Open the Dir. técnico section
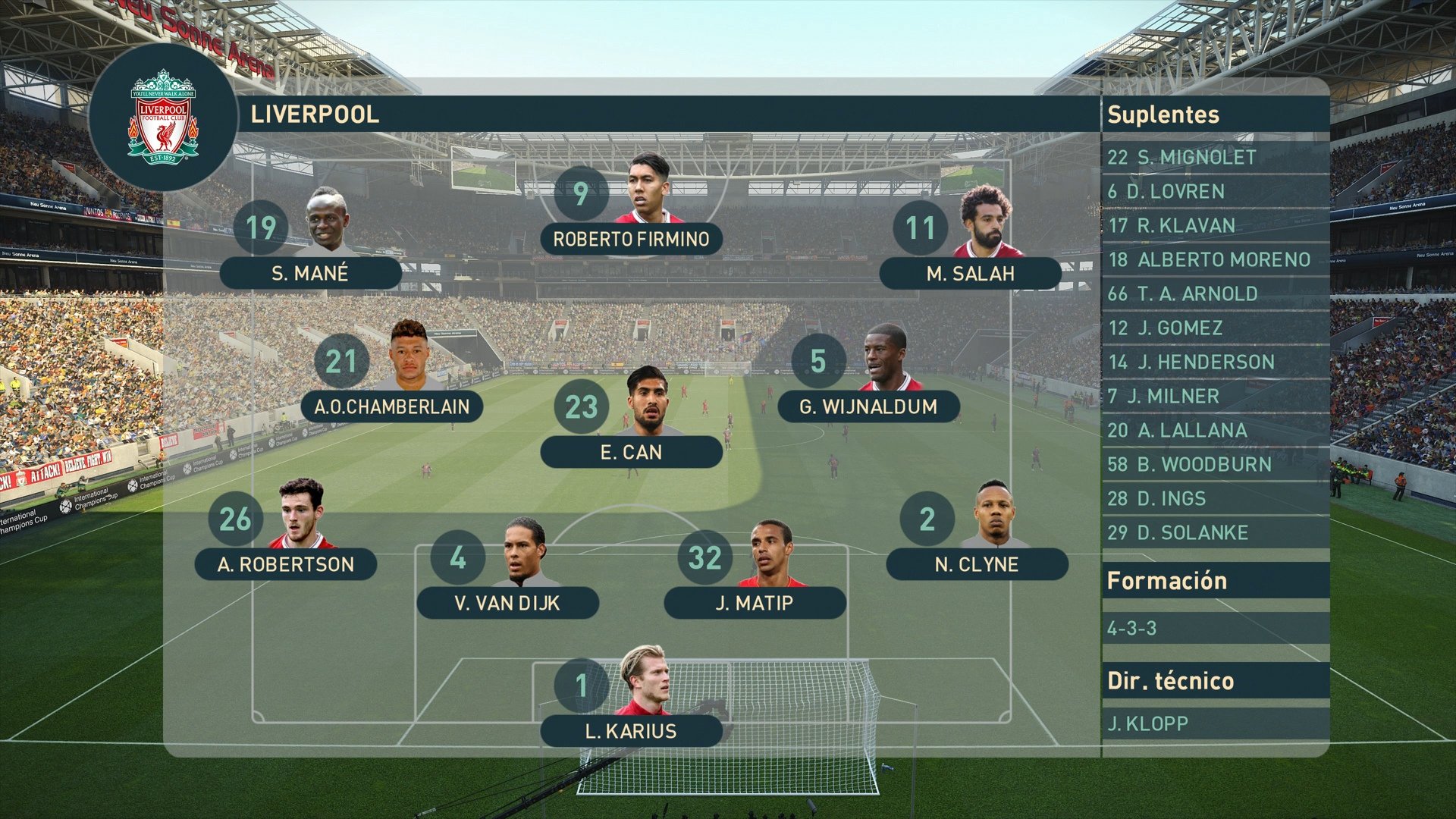This screenshot has height=819, width=1456. click(1172, 680)
